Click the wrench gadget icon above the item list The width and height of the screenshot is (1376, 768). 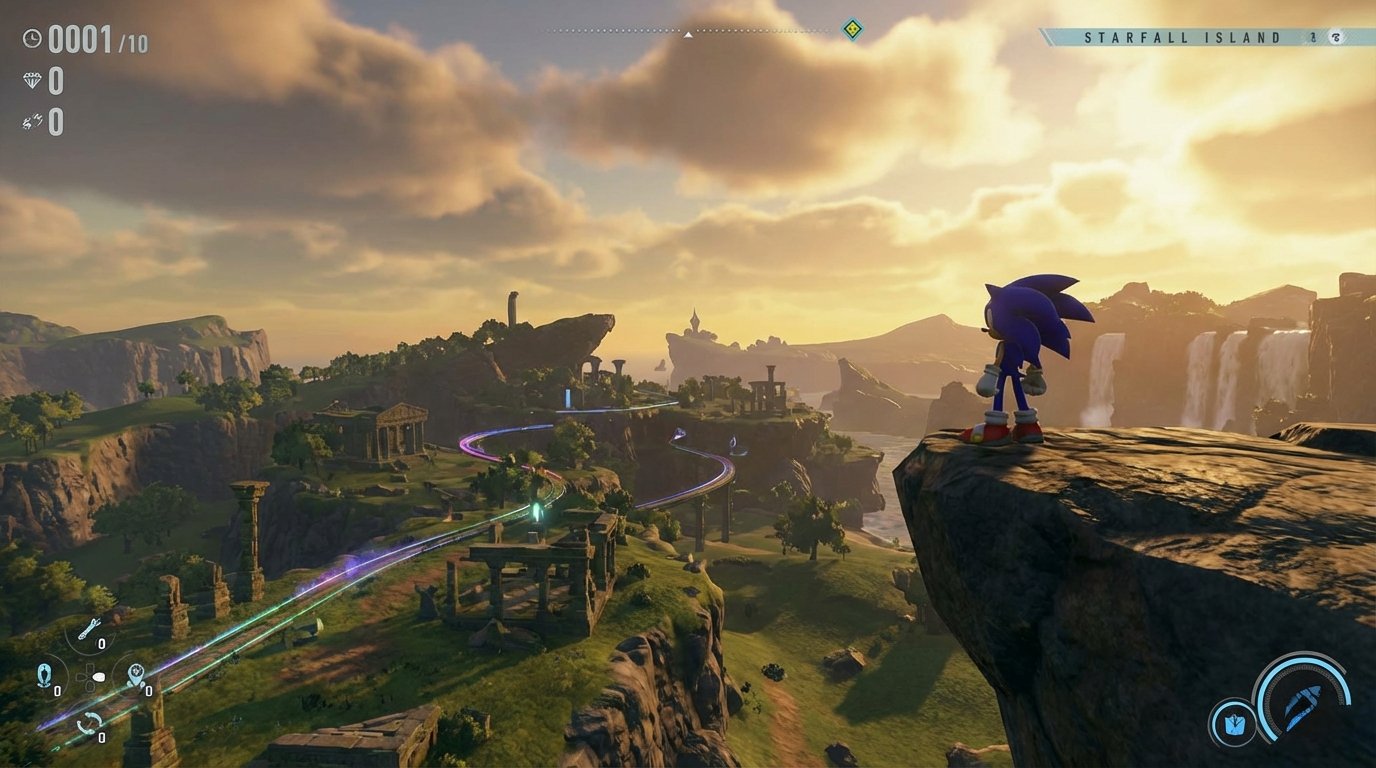pos(90,628)
